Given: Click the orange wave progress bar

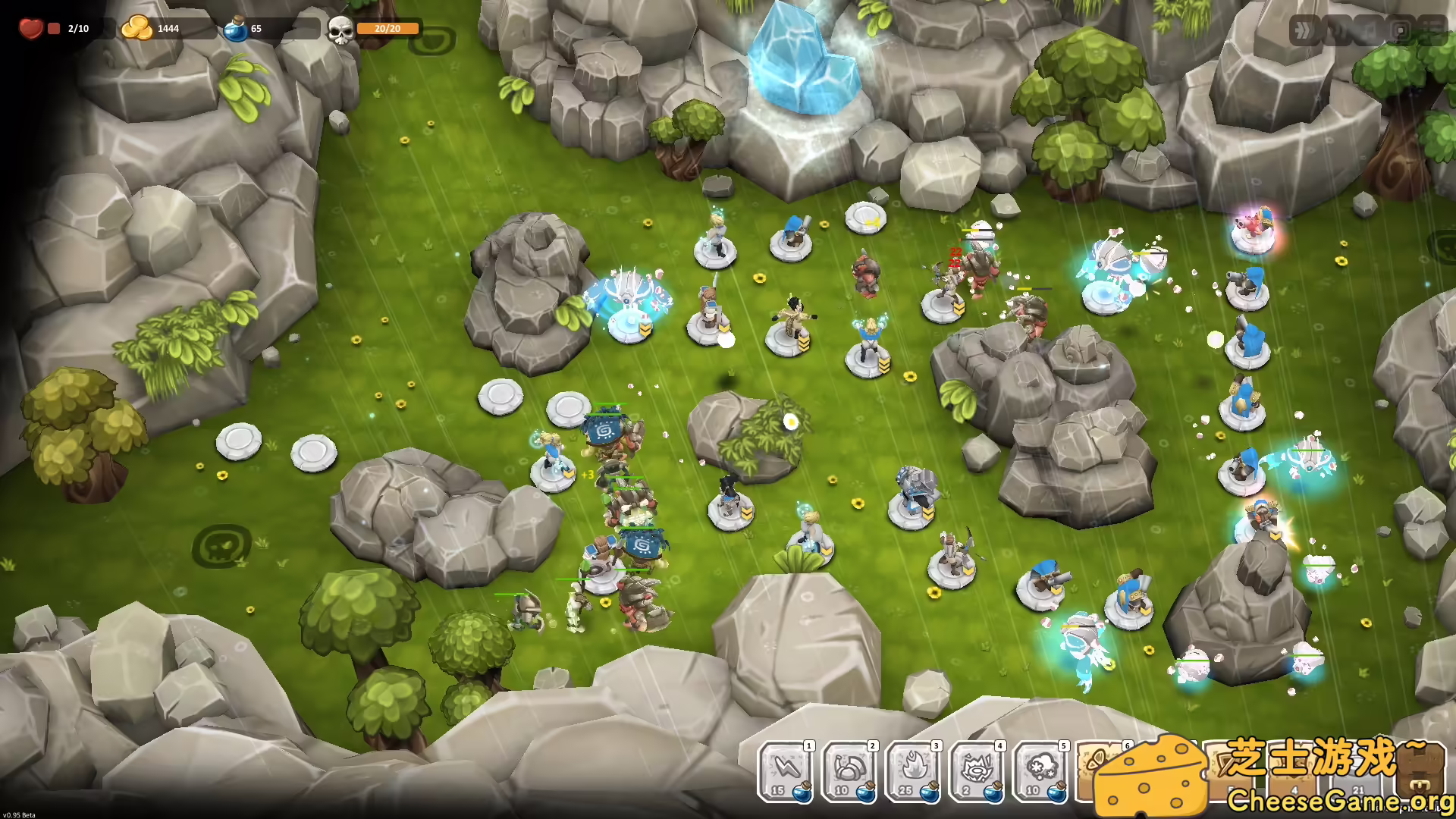Looking at the screenshot, I should point(387,29).
